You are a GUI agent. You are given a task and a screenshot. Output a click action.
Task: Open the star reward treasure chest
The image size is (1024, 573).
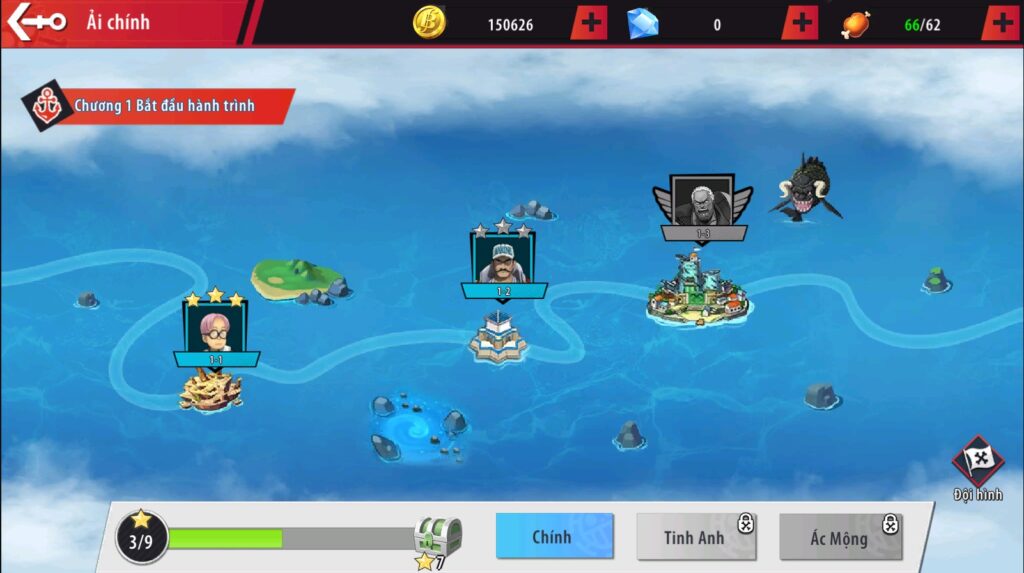438,538
